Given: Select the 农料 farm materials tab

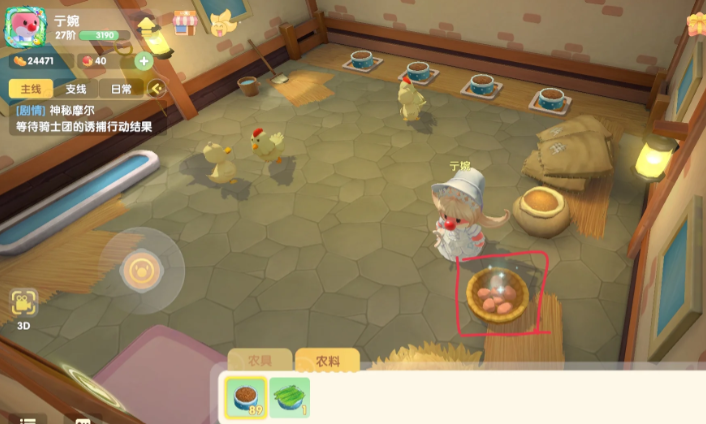Looking at the screenshot, I should (x=327, y=360).
